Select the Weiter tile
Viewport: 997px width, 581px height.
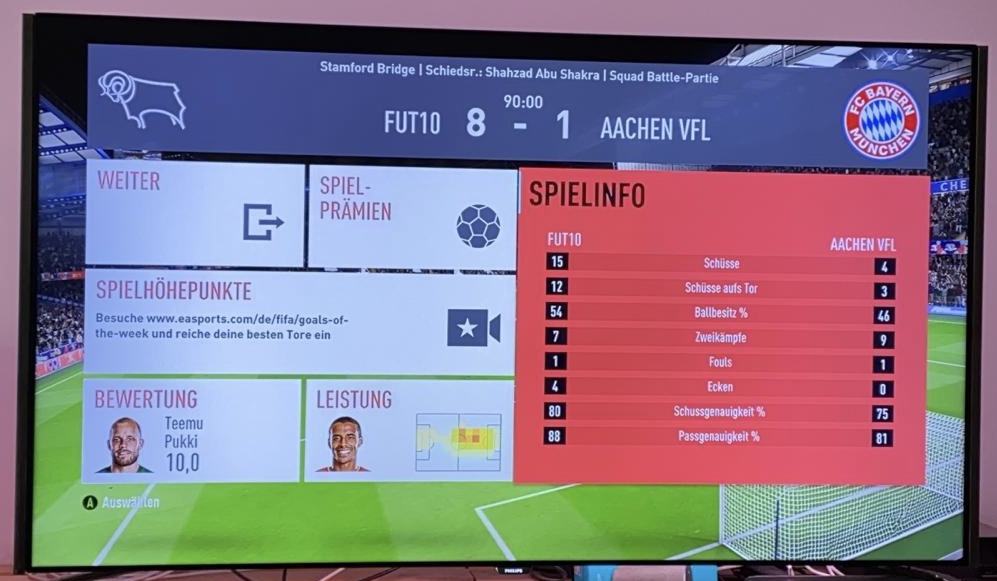pyautogui.click(x=194, y=214)
